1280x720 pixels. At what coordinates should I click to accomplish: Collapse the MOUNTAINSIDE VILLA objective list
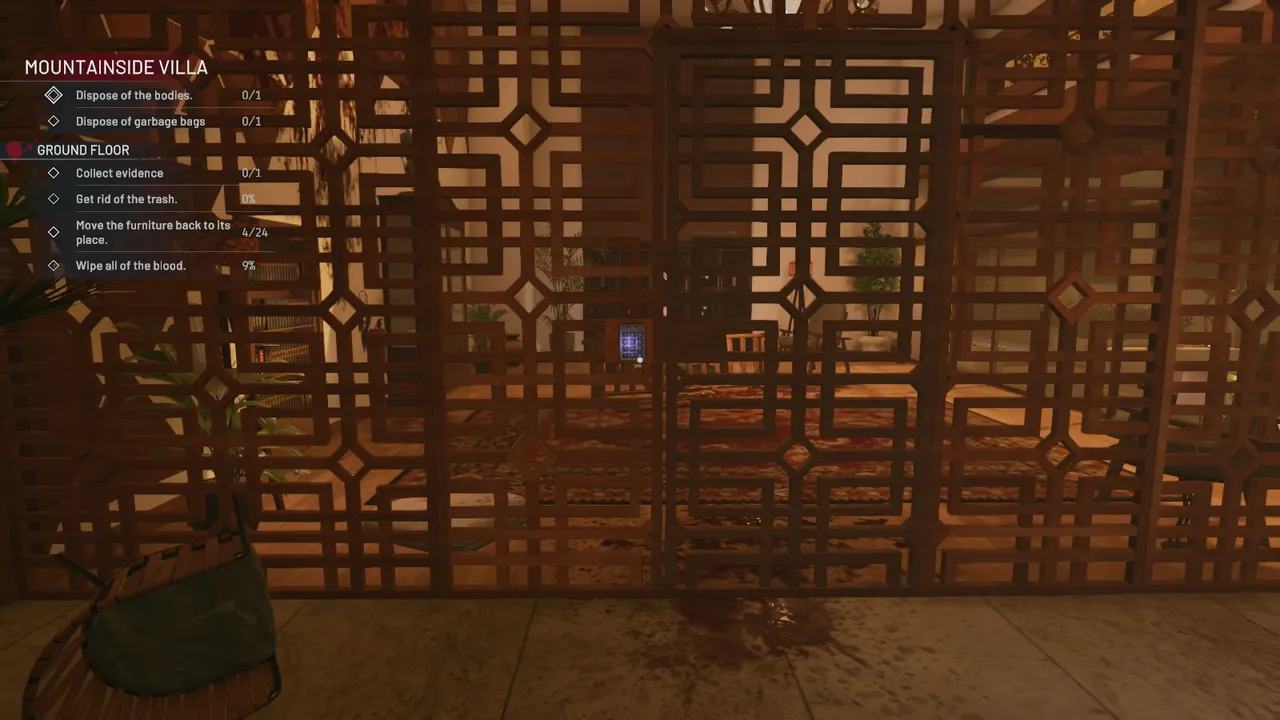pyautogui.click(x=116, y=67)
